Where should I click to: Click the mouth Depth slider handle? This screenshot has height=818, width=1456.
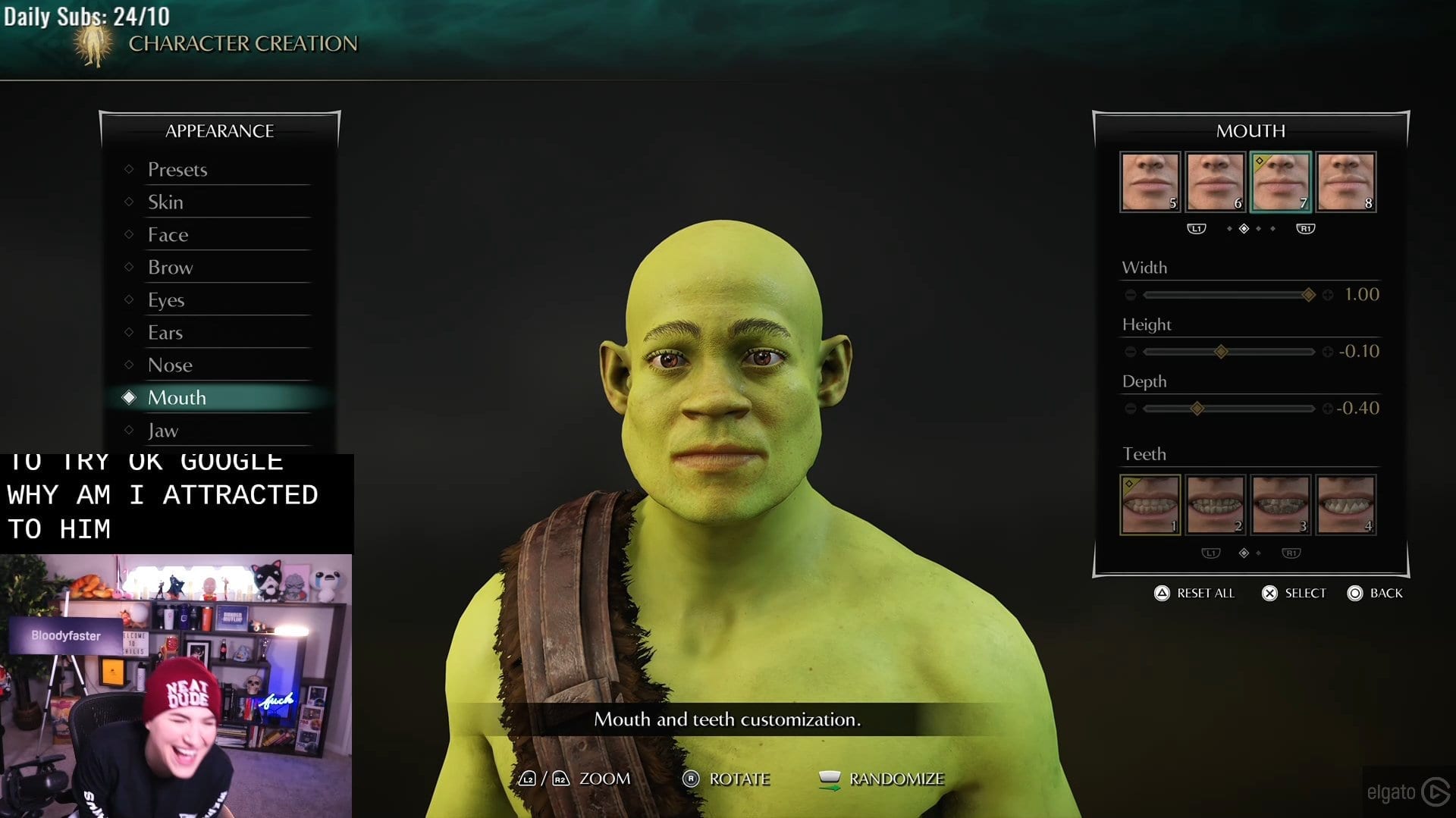click(1197, 409)
